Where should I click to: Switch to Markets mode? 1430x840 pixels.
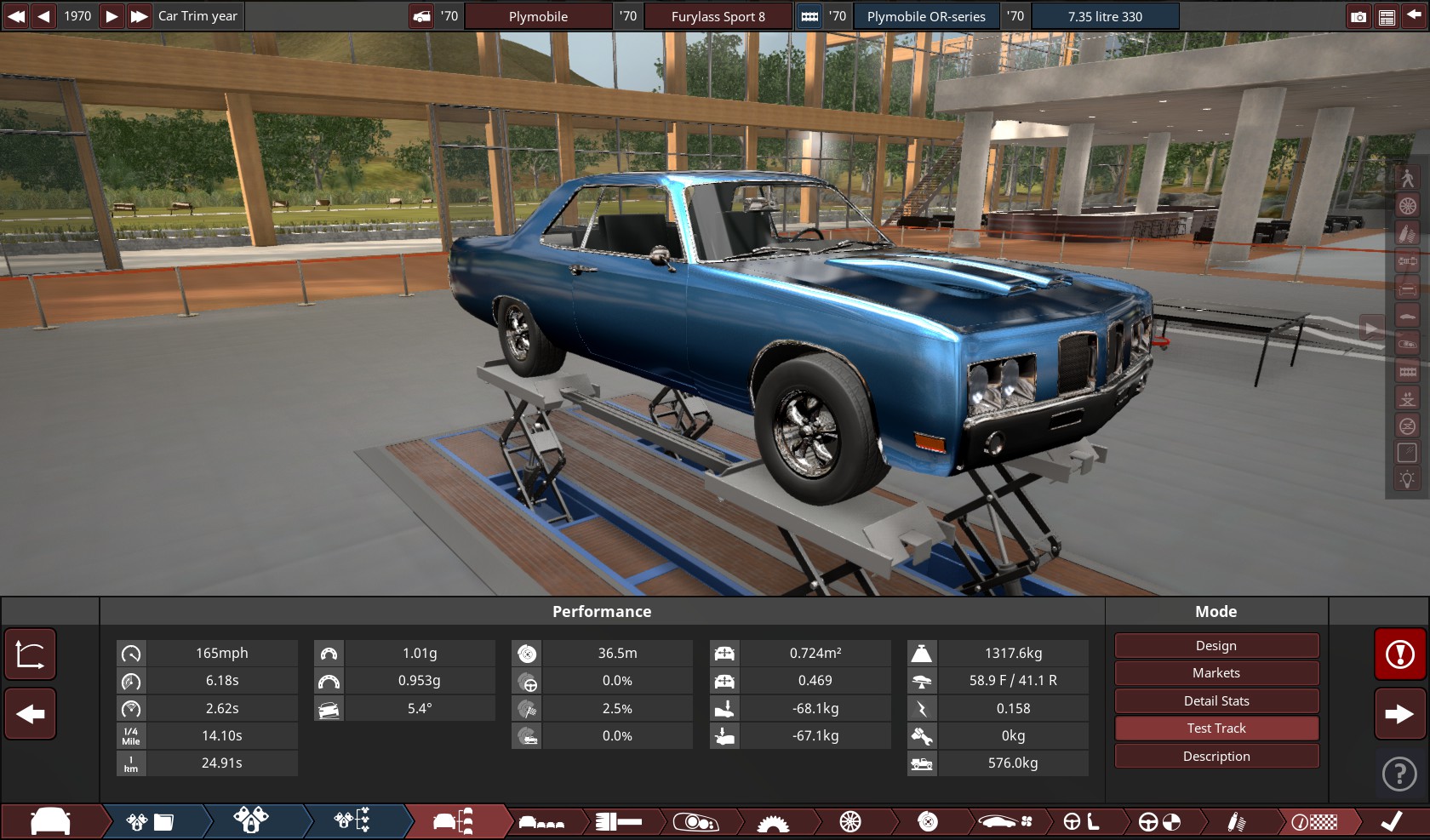coord(1216,673)
